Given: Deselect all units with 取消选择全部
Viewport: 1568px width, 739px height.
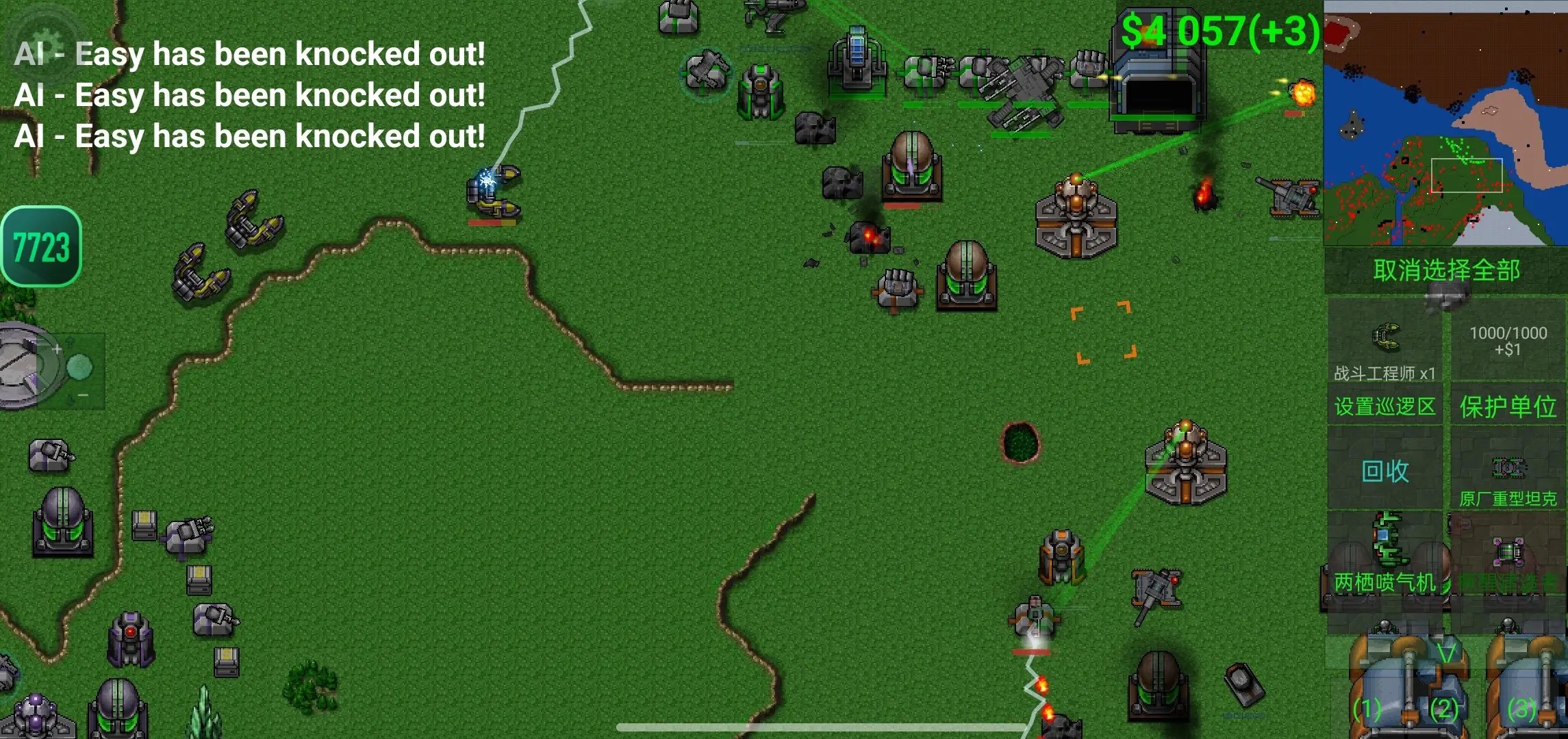Looking at the screenshot, I should 1446,270.
